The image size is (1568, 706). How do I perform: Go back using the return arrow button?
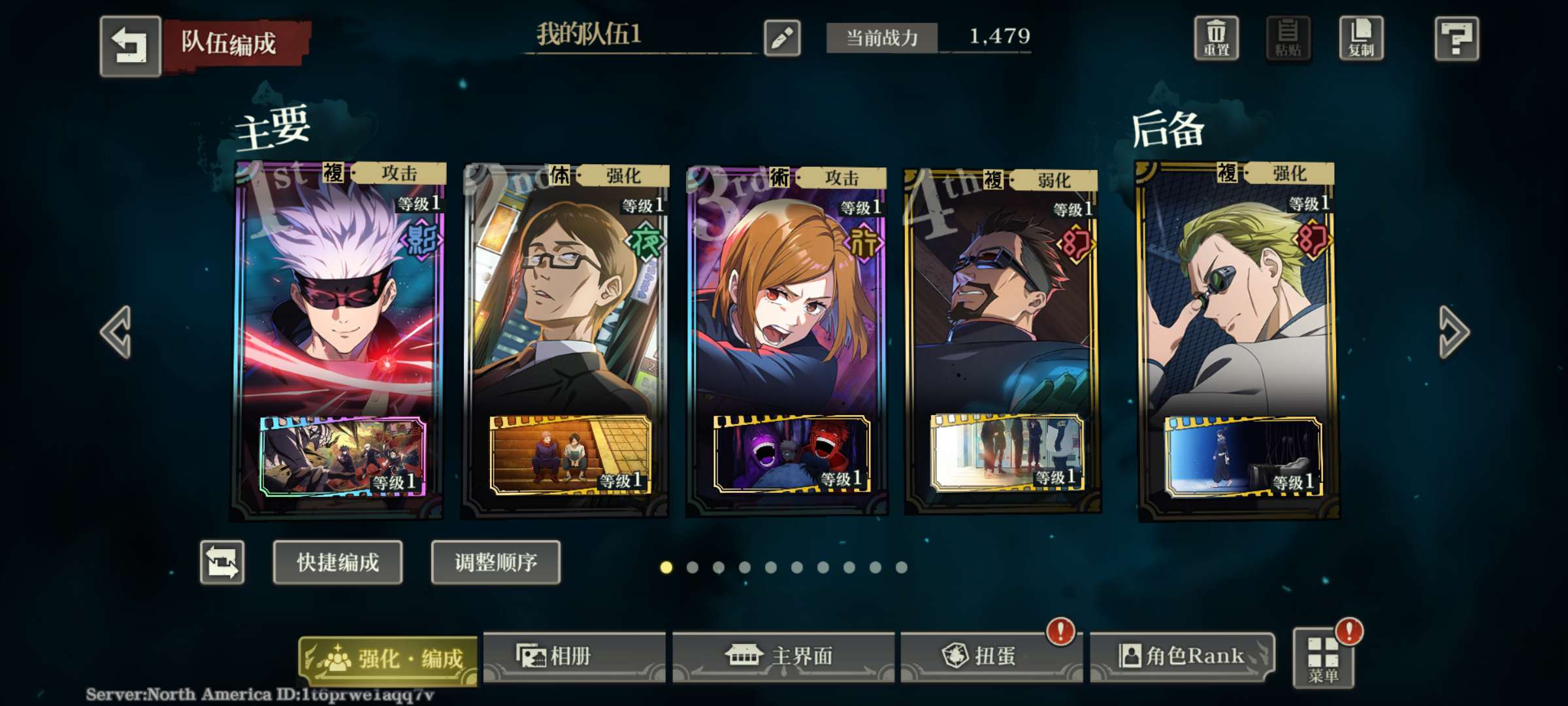tap(130, 46)
